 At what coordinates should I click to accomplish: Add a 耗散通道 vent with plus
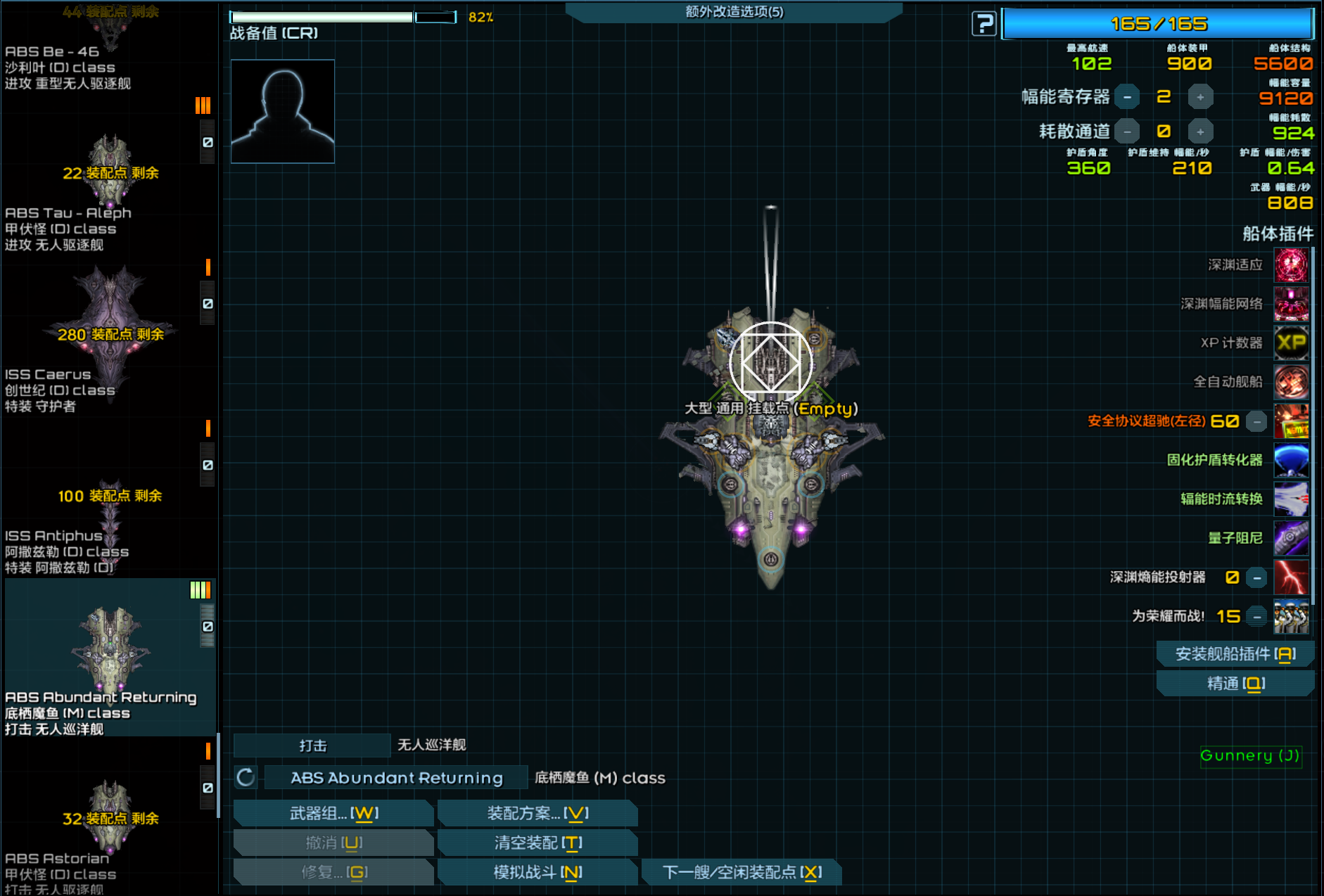pos(1200,132)
